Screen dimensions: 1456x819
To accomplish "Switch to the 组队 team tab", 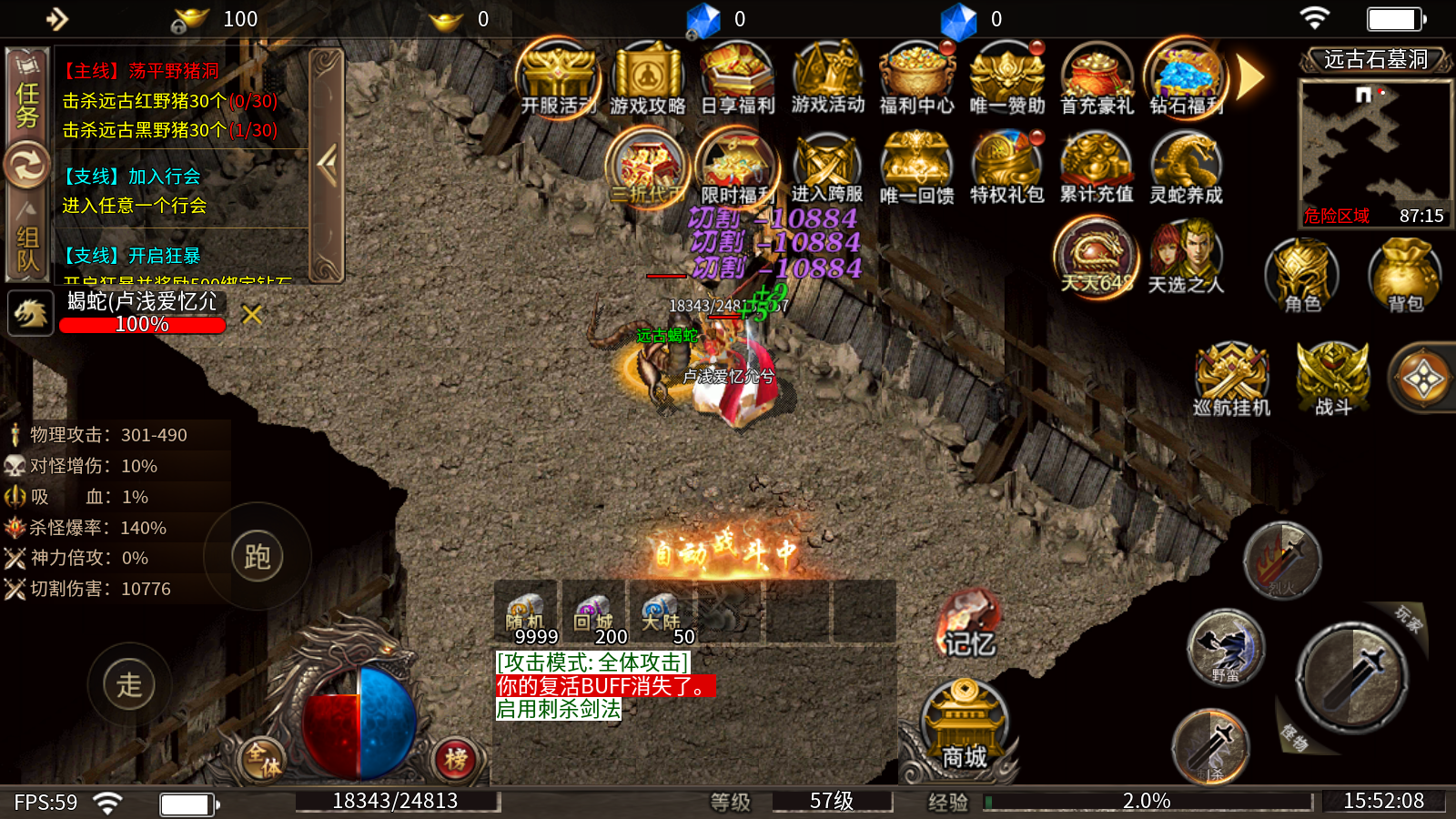I will (27, 246).
